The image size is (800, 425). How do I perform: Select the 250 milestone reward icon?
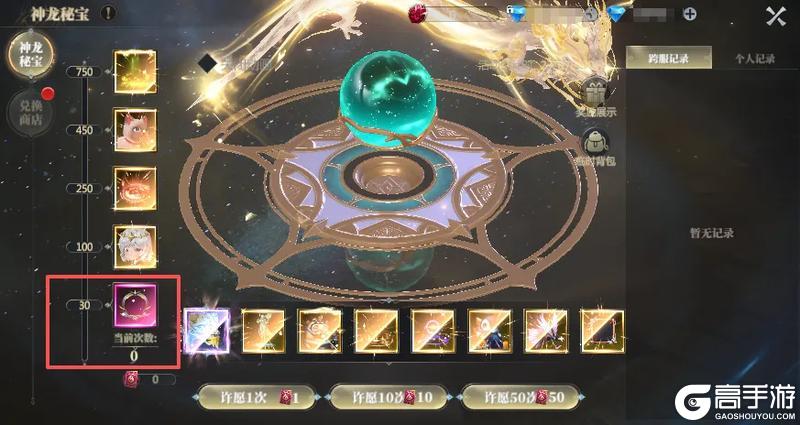[133, 187]
